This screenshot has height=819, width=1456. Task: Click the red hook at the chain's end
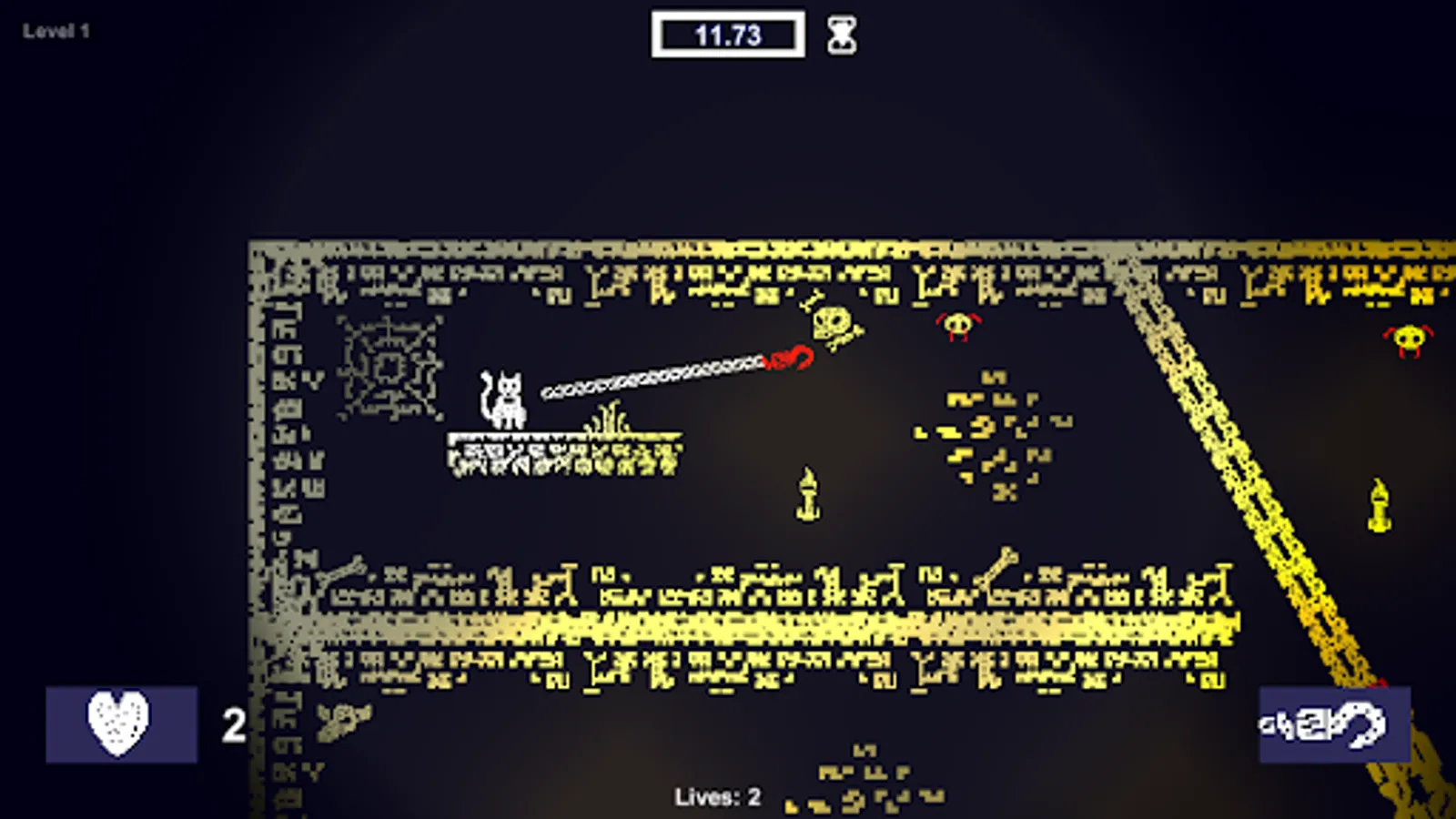point(790,355)
